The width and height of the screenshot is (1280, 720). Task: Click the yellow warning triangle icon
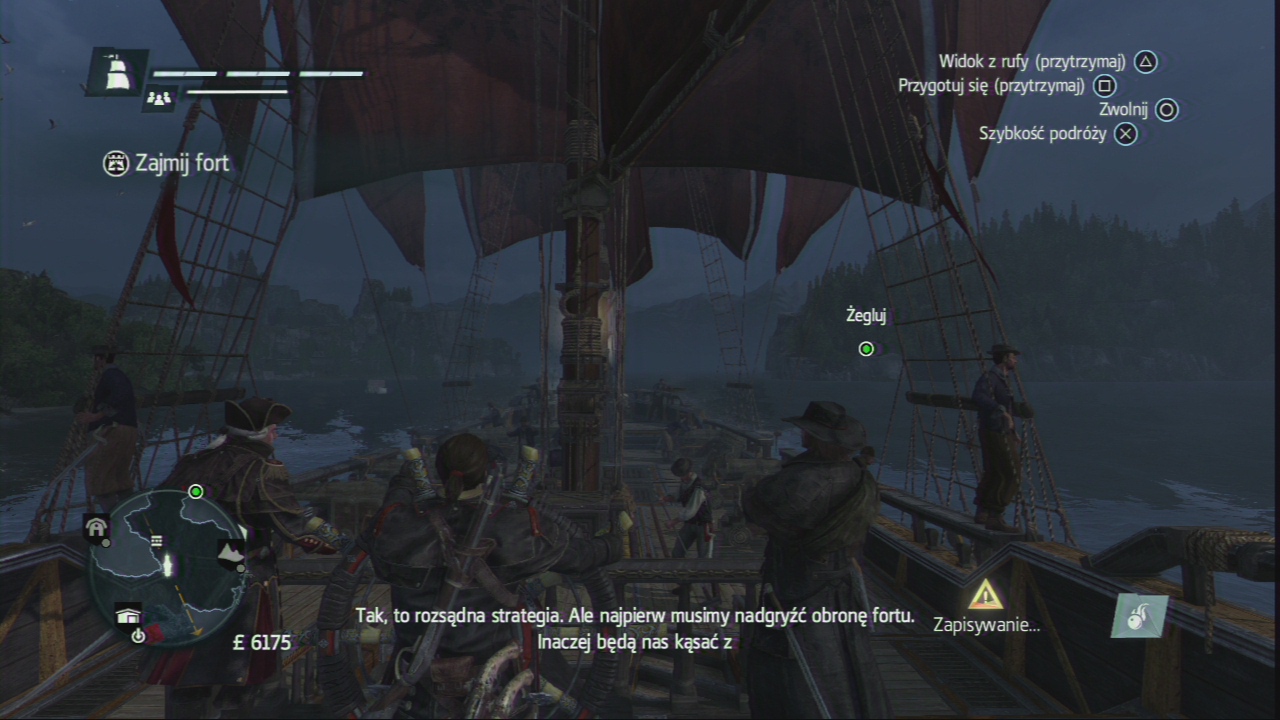tap(985, 595)
